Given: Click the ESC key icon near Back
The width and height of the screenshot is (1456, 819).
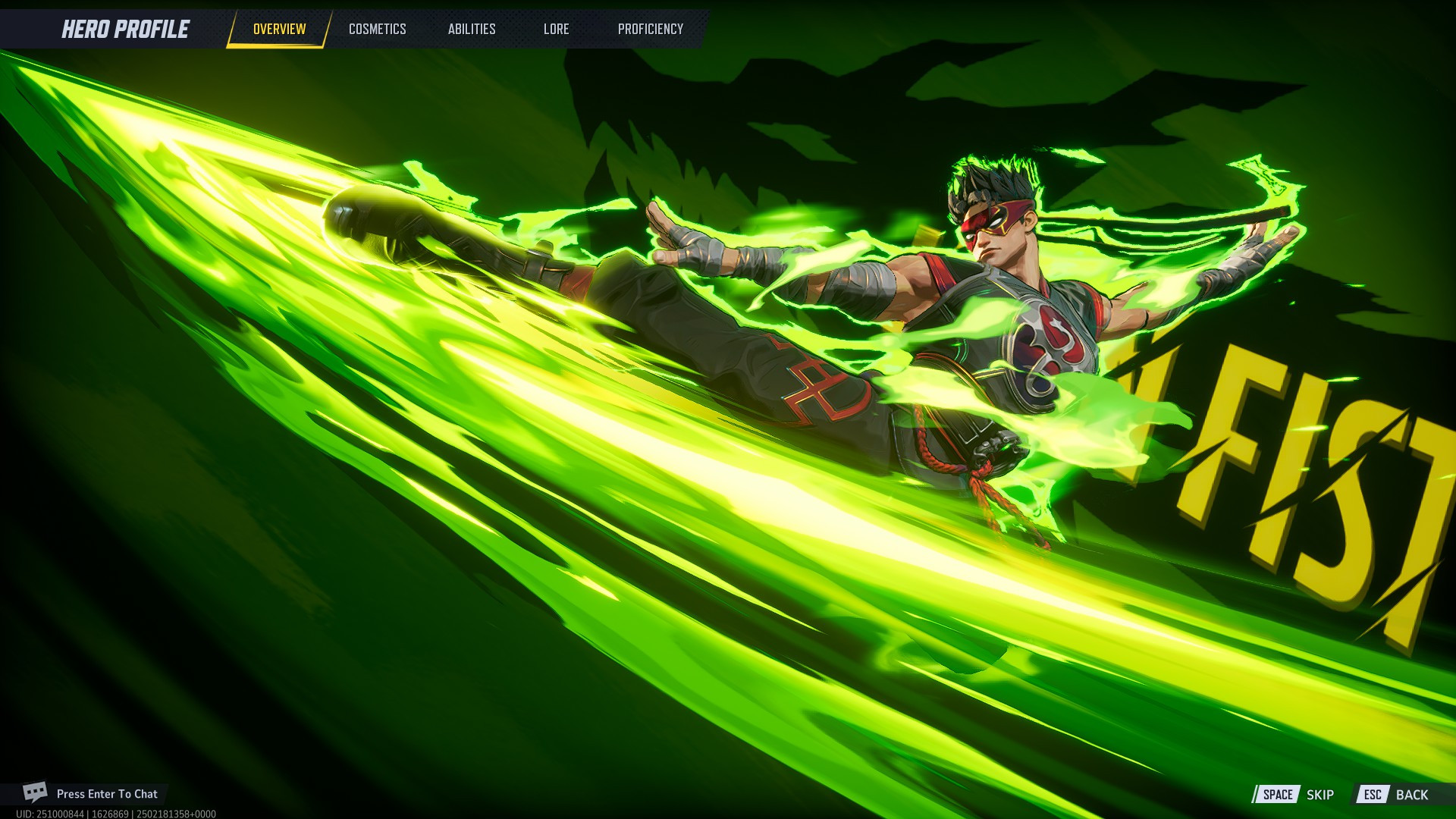Looking at the screenshot, I should (1374, 795).
